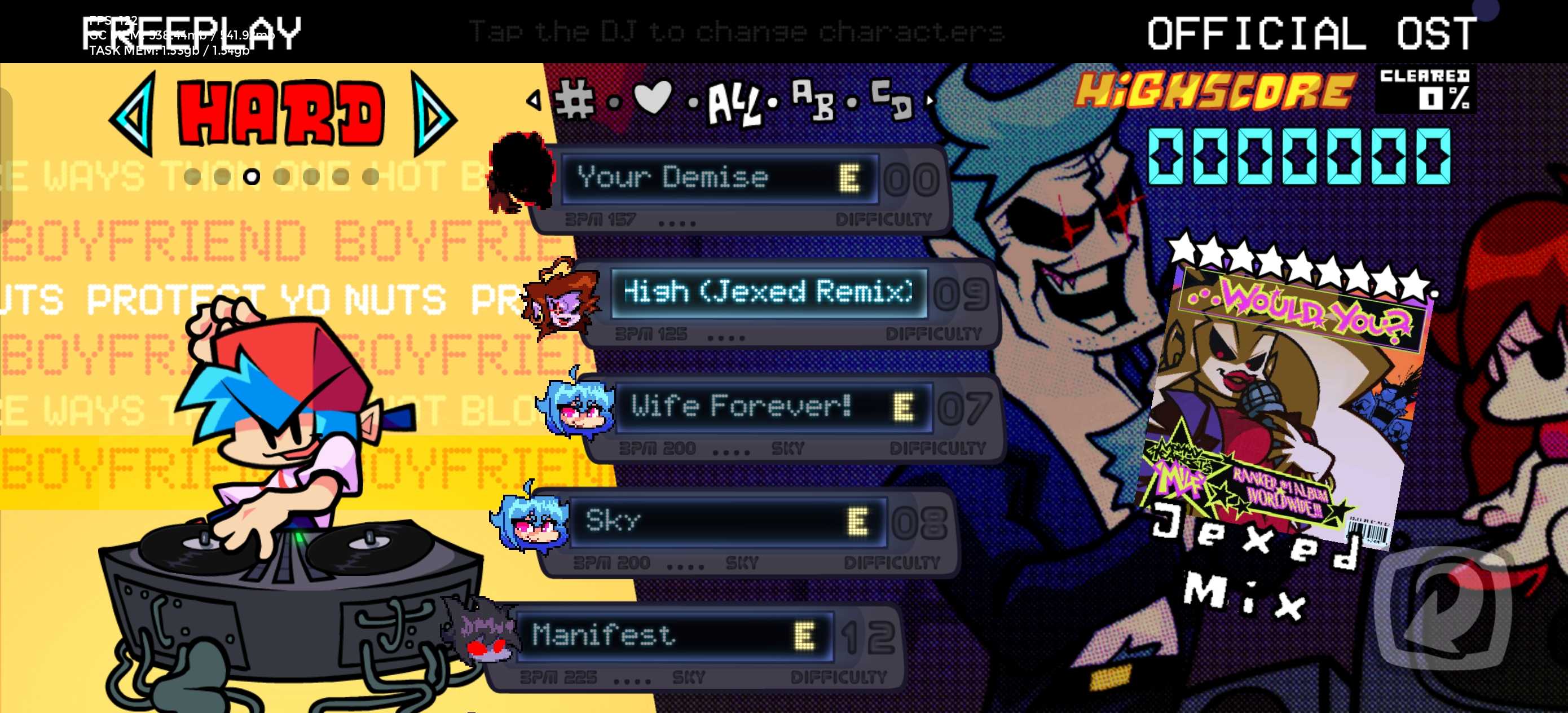Click the left difficulty arrow beside HARD
1568x713 pixels.
(x=133, y=113)
